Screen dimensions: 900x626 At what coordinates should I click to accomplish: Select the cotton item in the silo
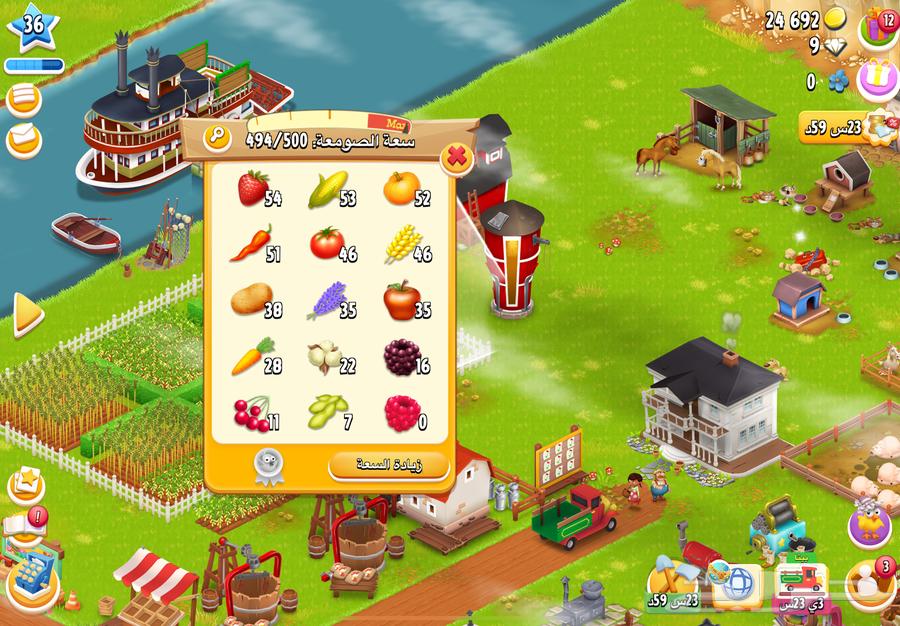click(x=326, y=356)
